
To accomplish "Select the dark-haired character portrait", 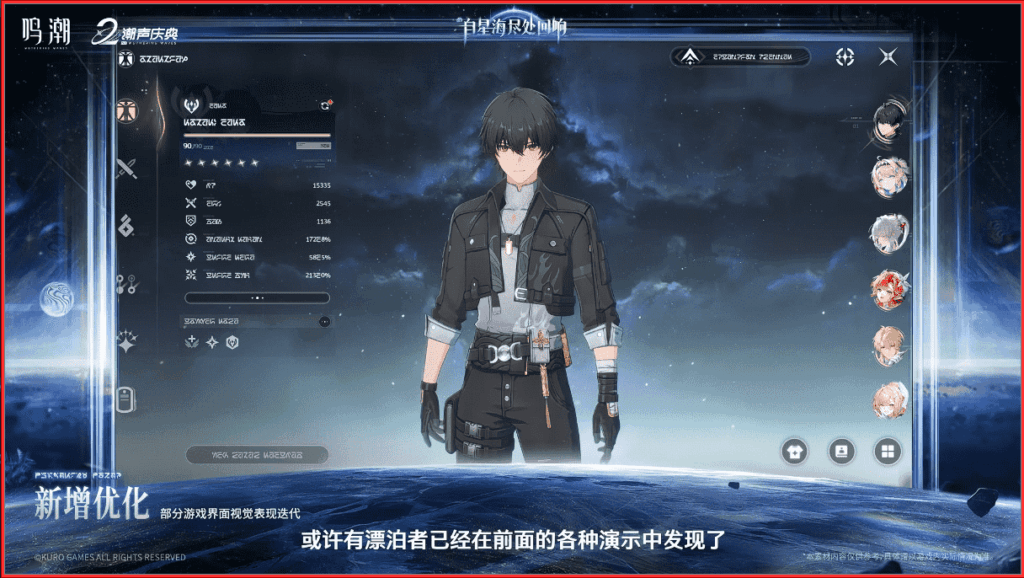I will (x=888, y=122).
